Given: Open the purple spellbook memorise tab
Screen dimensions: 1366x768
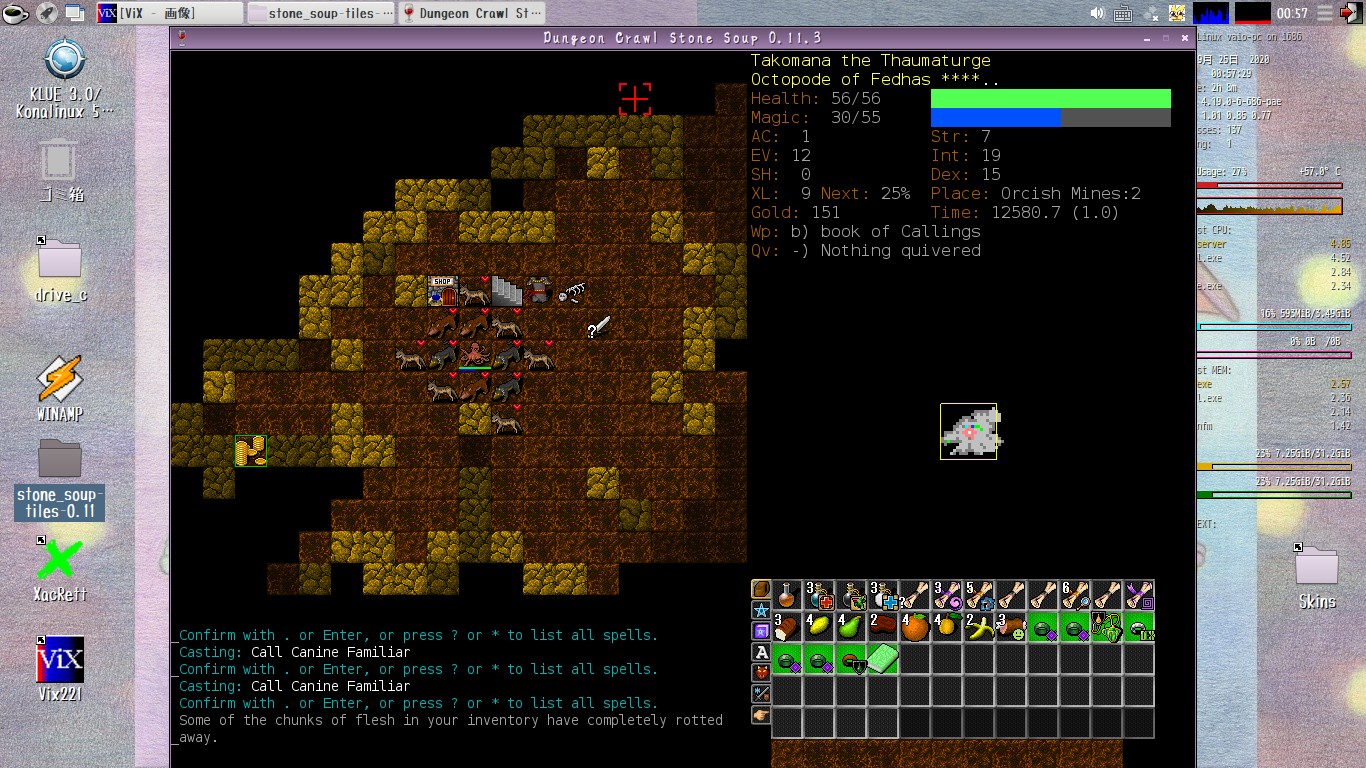Looking at the screenshot, I should pyautogui.click(x=761, y=631).
